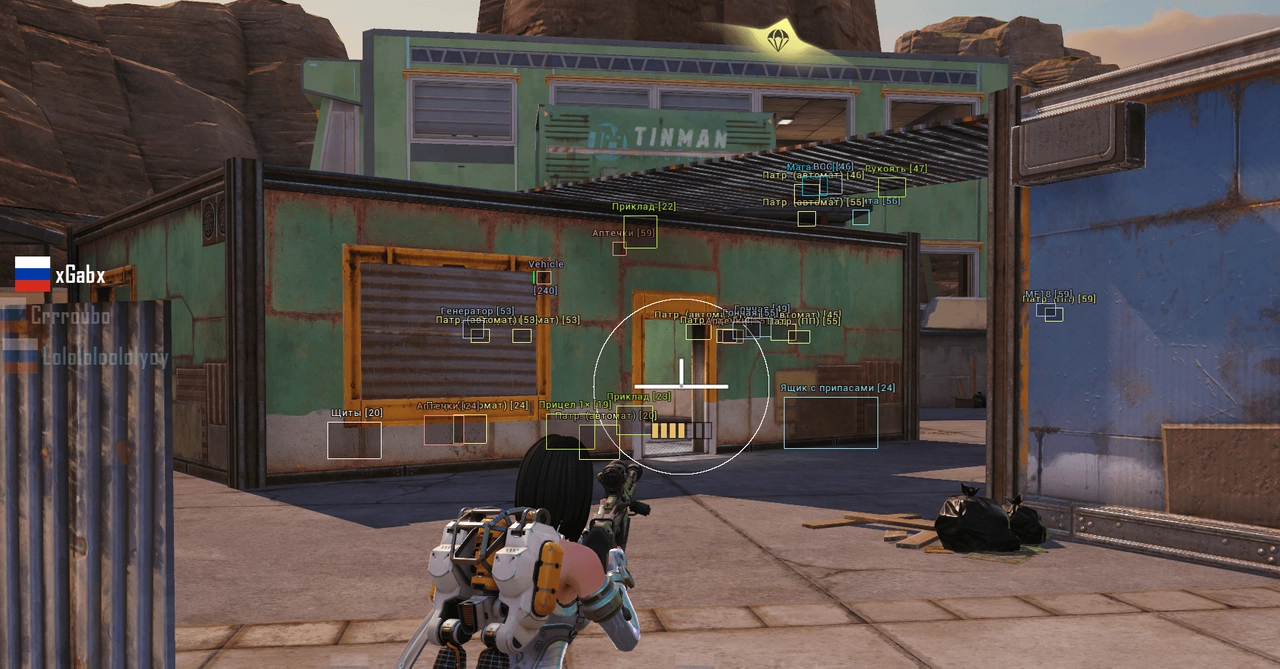The image size is (1280, 669).
Task: Select teammate Crrroubo in the squad list
Action: [x=69, y=315]
